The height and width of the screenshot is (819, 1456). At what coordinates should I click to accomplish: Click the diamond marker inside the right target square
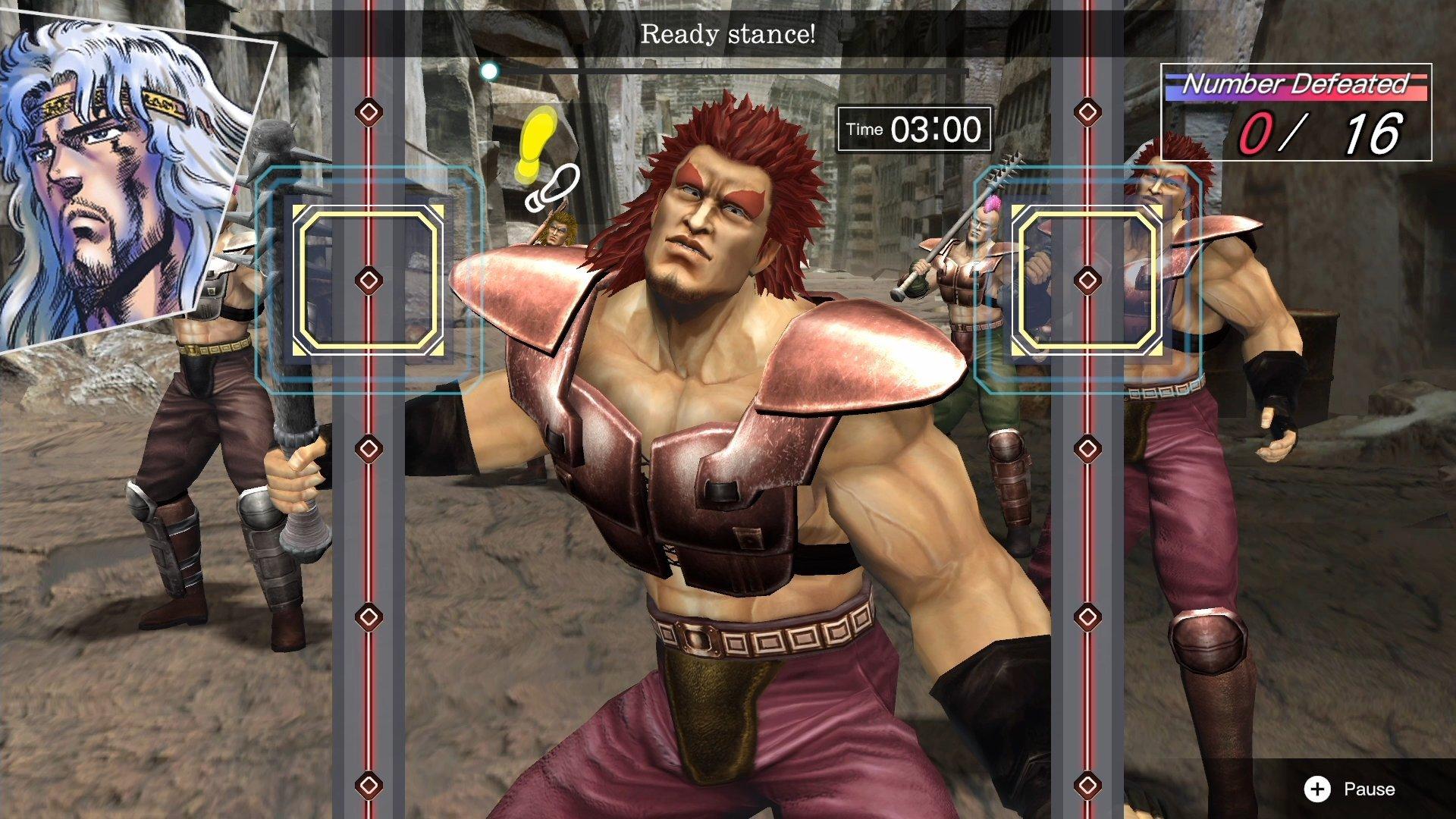point(1090,280)
